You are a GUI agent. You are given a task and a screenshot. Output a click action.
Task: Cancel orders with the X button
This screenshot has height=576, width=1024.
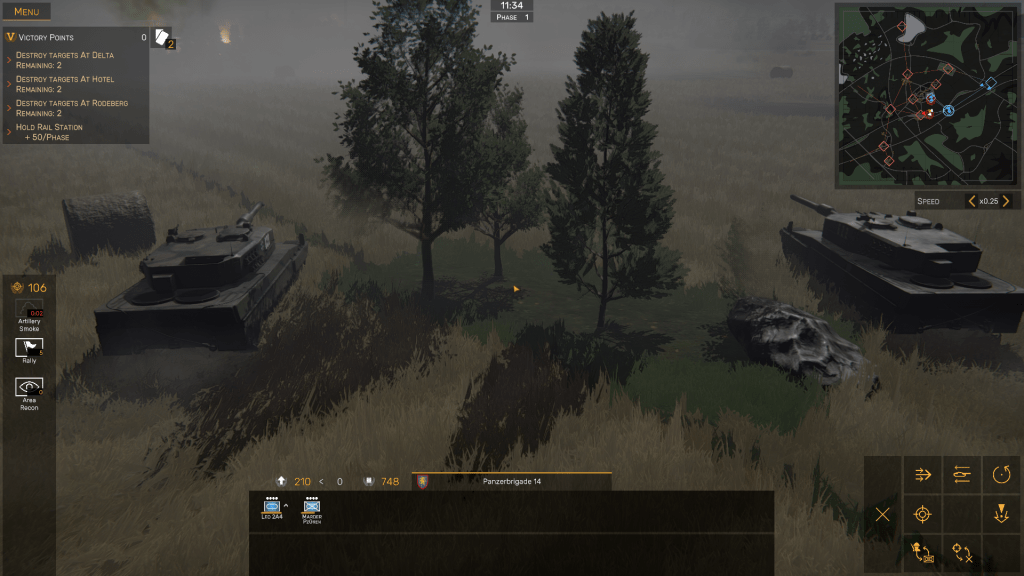coord(883,514)
